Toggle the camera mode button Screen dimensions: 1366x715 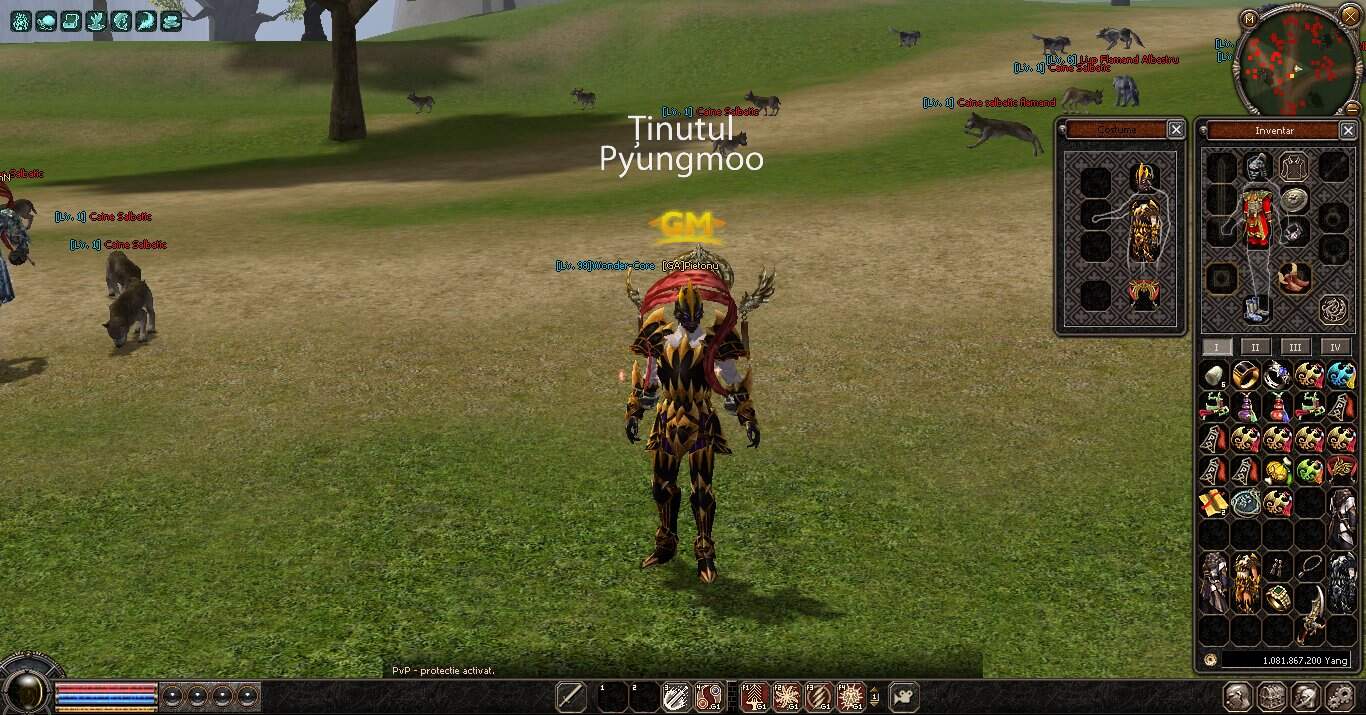(905, 696)
